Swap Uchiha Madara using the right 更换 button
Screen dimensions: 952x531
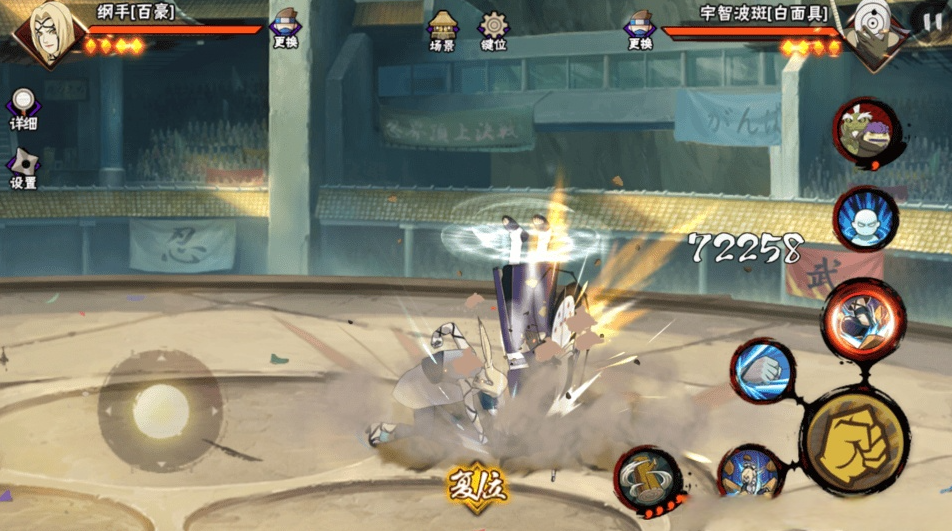[x=640, y=30]
